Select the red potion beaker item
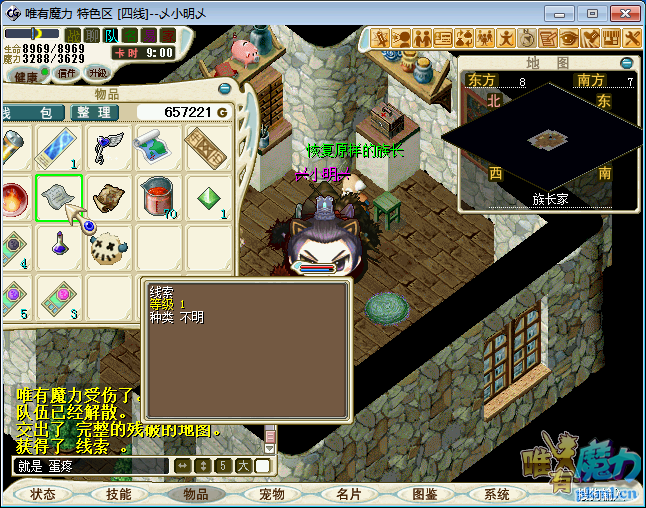This screenshot has height=508, width=646. click(x=159, y=197)
